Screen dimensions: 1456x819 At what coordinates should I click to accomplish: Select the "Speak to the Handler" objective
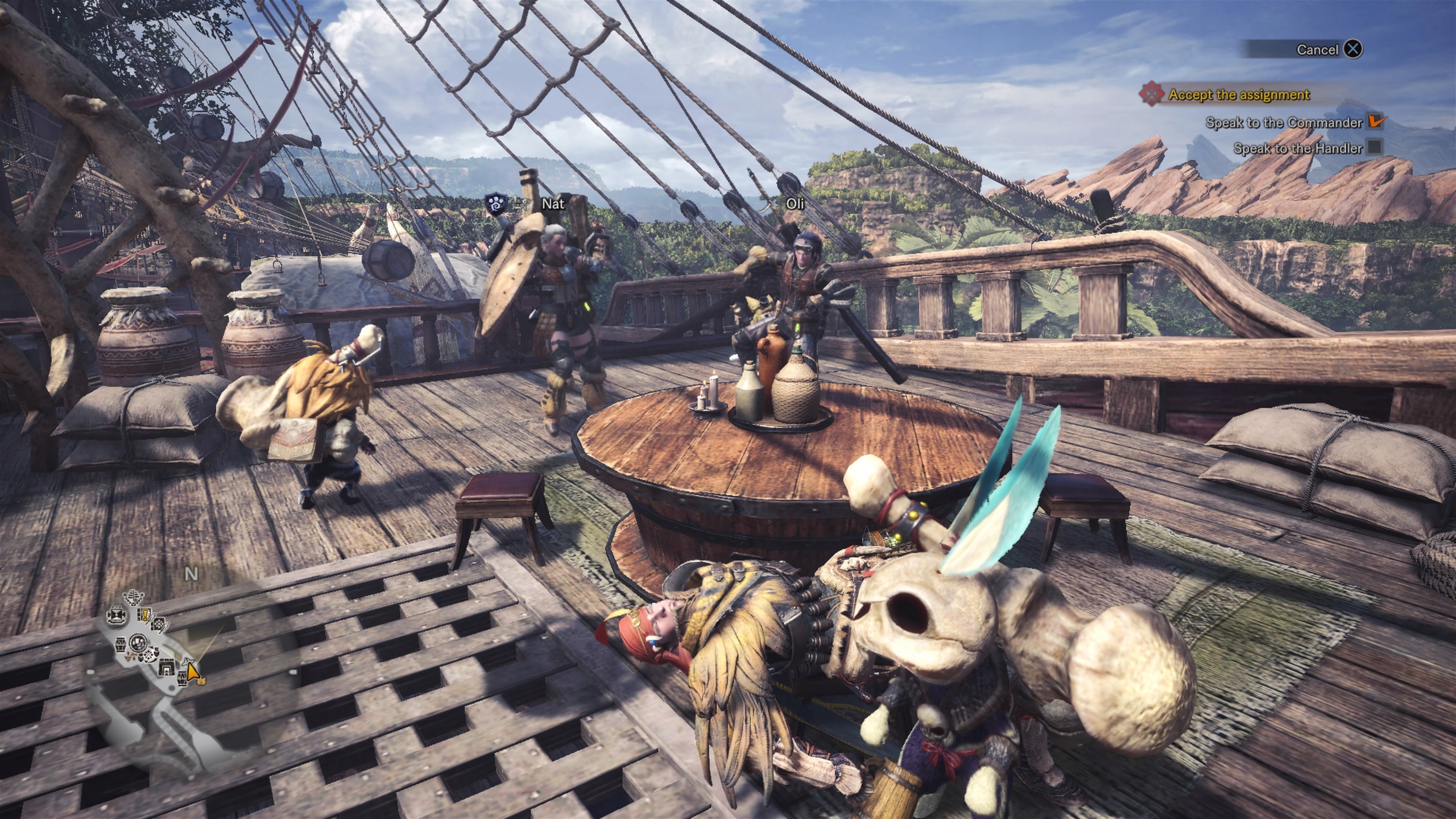(1297, 149)
